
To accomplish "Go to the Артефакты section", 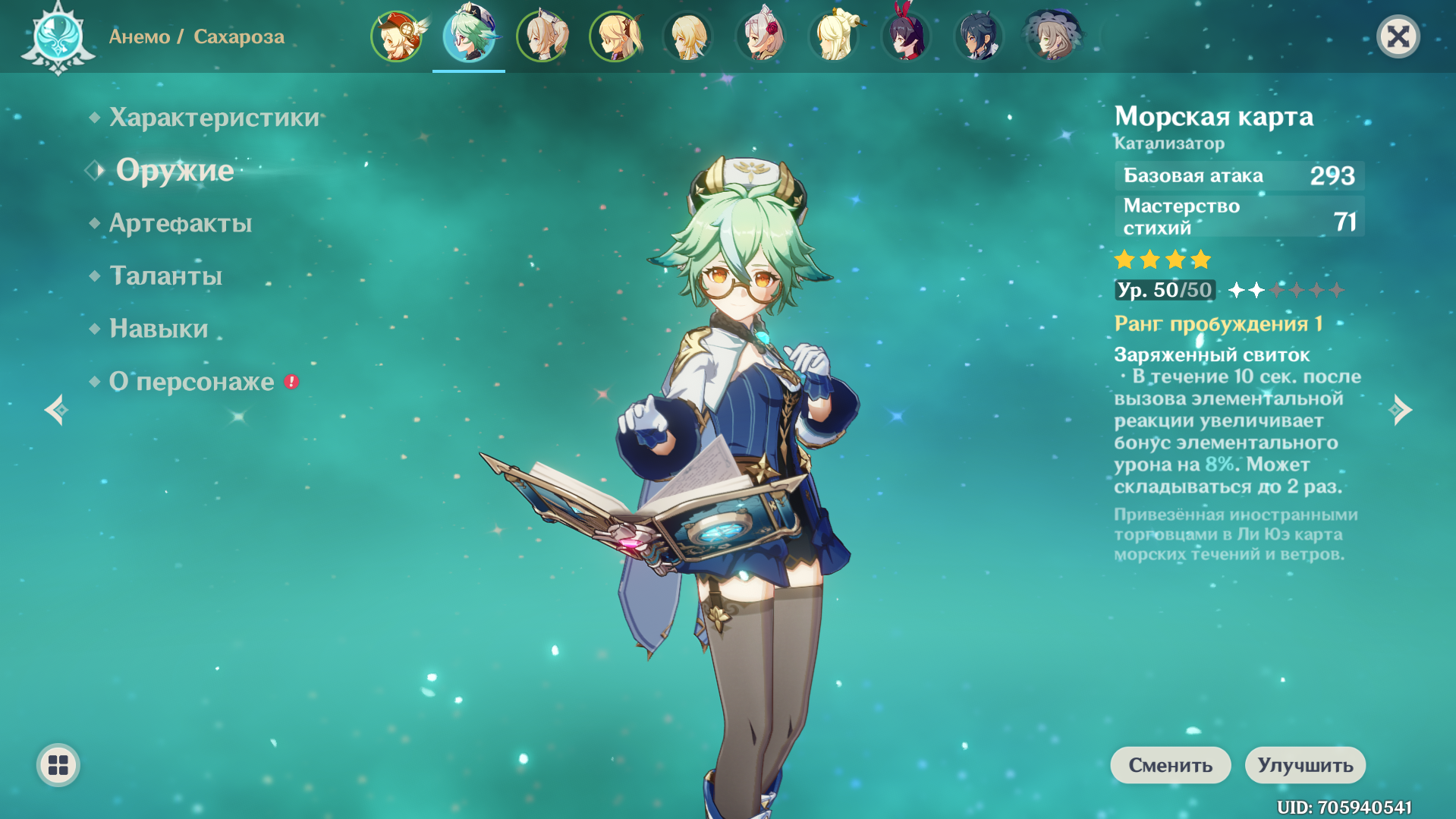I will pos(181,223).
